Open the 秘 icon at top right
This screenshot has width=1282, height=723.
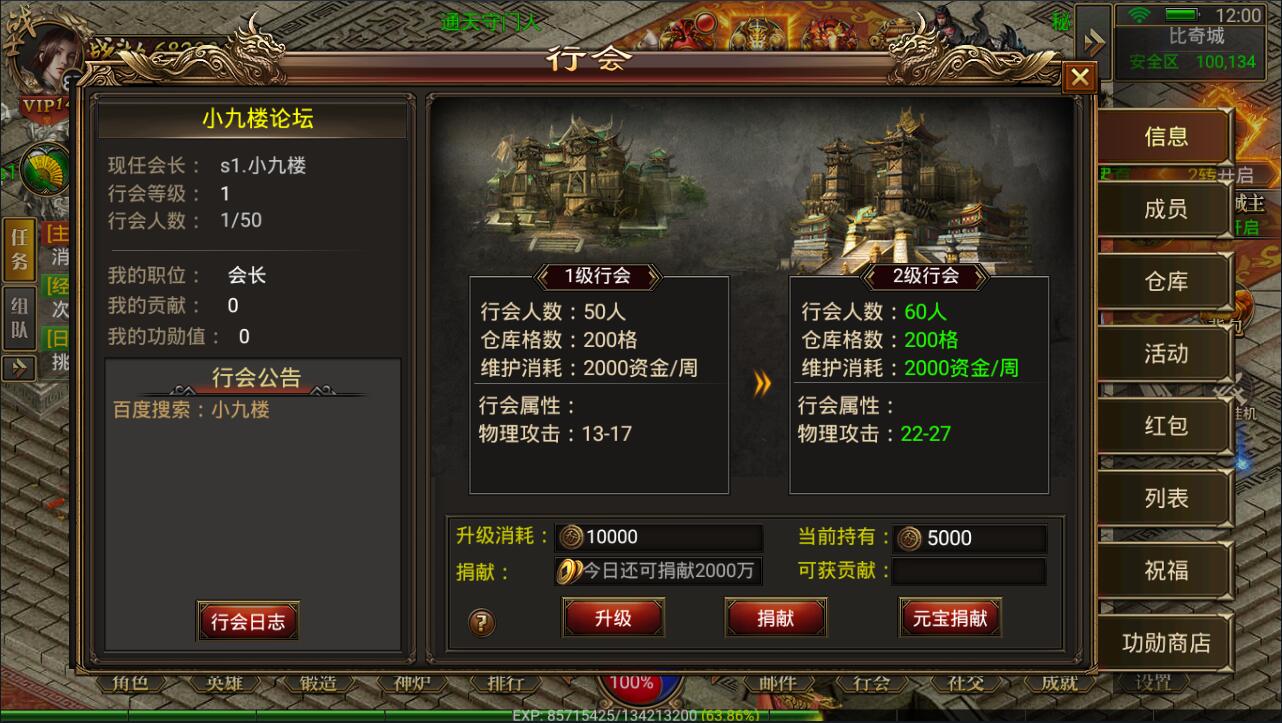point(1063,20)
